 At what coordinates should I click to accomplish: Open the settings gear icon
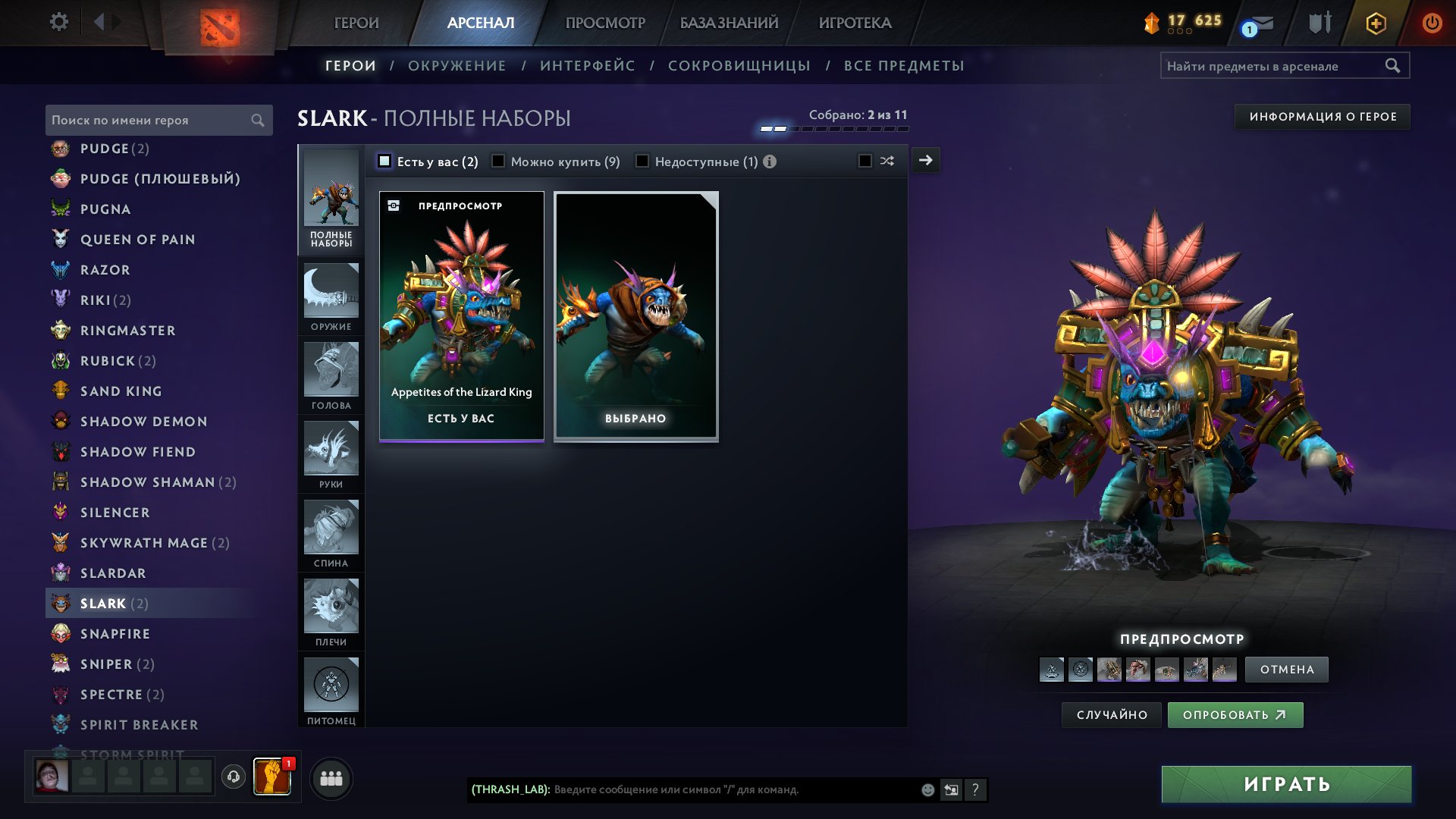pyautogui.click(x=58, y=22)
